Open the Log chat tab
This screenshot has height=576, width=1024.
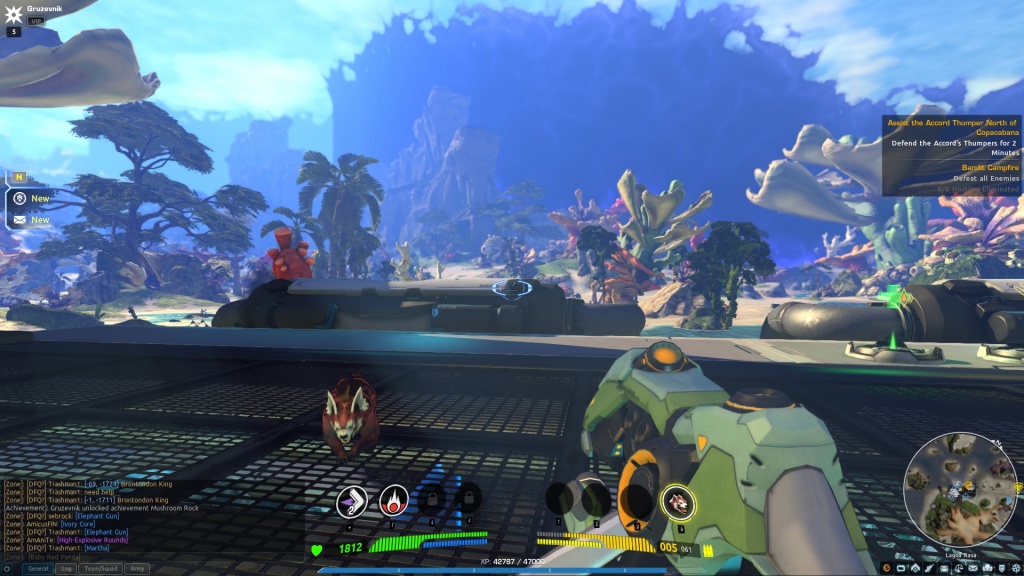pyautogui.click(x=67, y=568)
